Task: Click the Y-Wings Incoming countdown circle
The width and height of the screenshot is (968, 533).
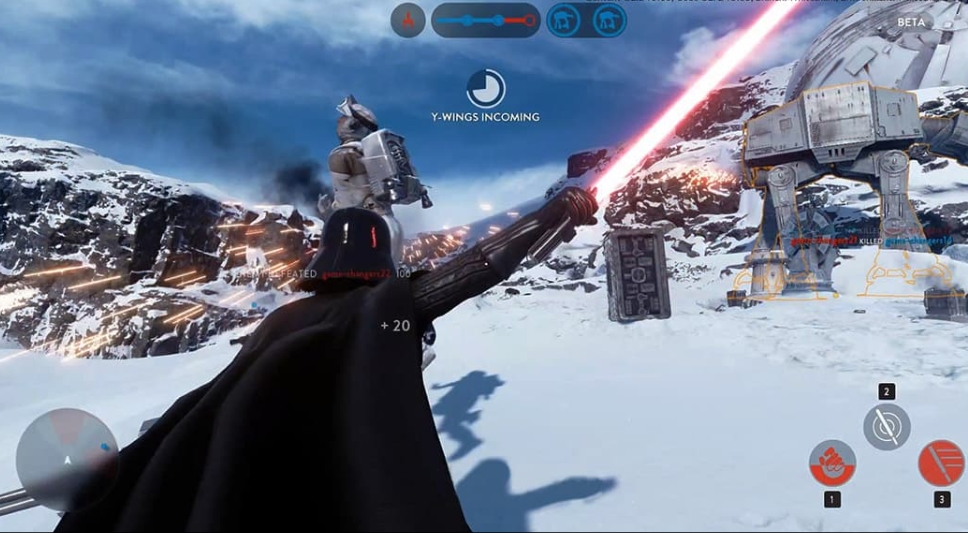Action: [x=485, y=88]
